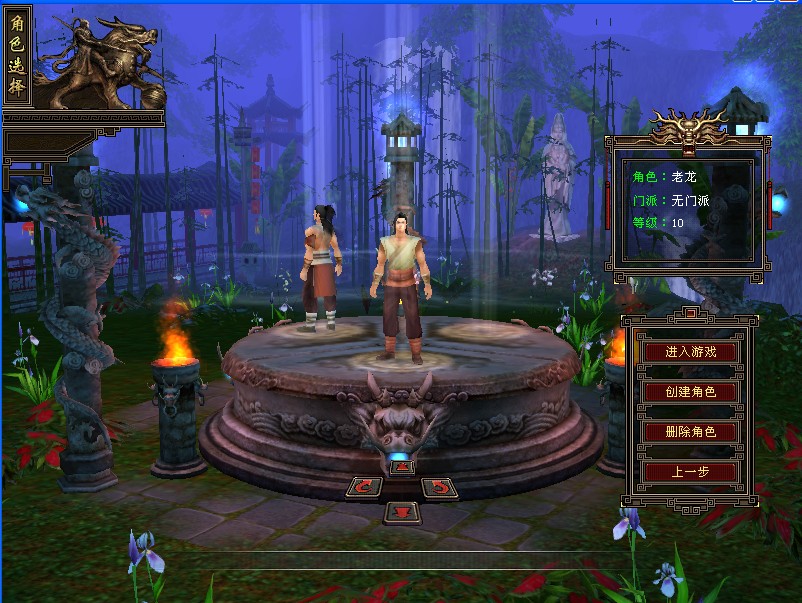This screenshot has height=603, width=802.
Task: Rotate view with the right curved arrow
Action: pyautogui.click(x=438, y=488)
